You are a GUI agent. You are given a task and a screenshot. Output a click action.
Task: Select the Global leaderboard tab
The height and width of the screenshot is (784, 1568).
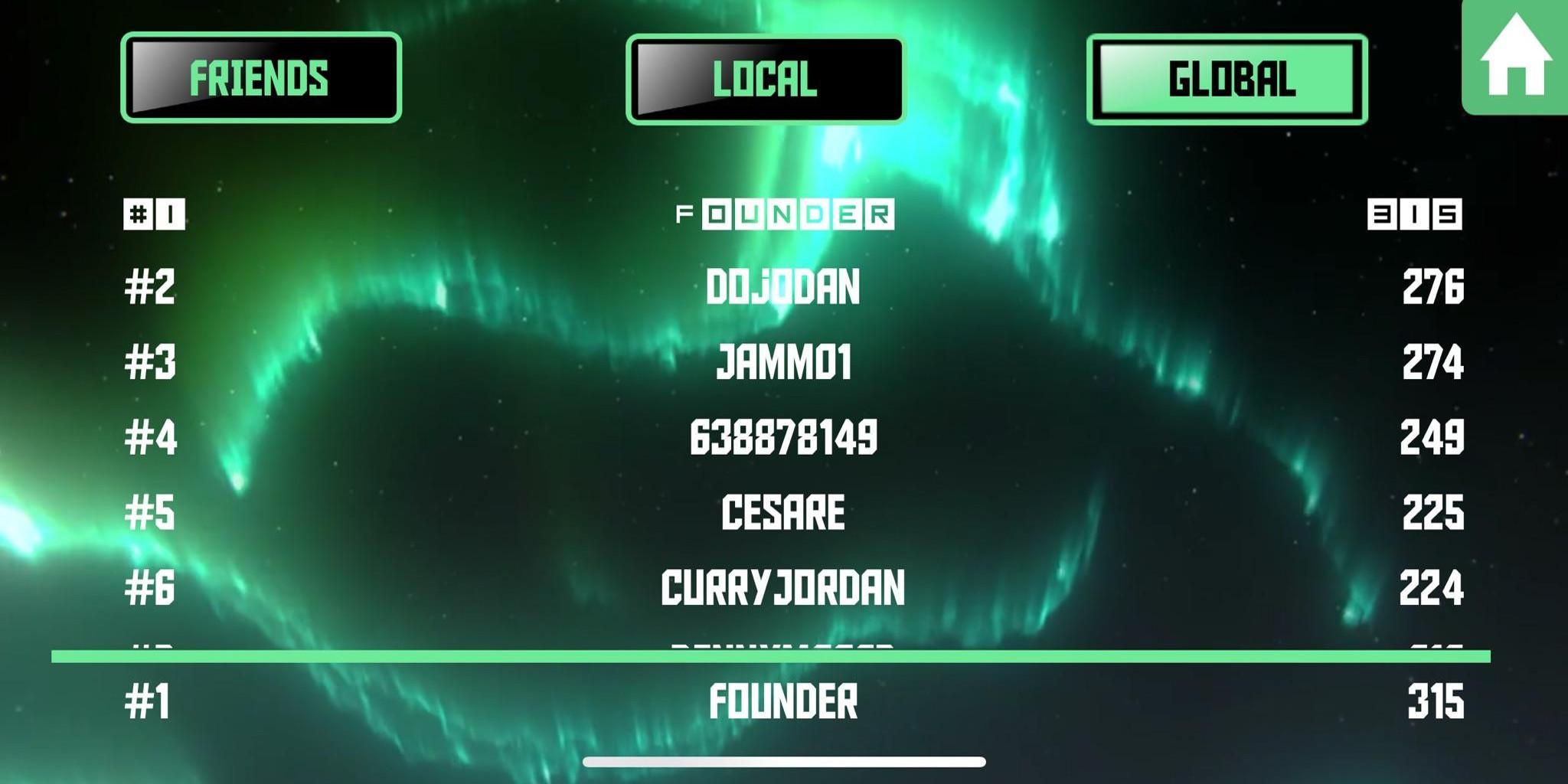1227,79
